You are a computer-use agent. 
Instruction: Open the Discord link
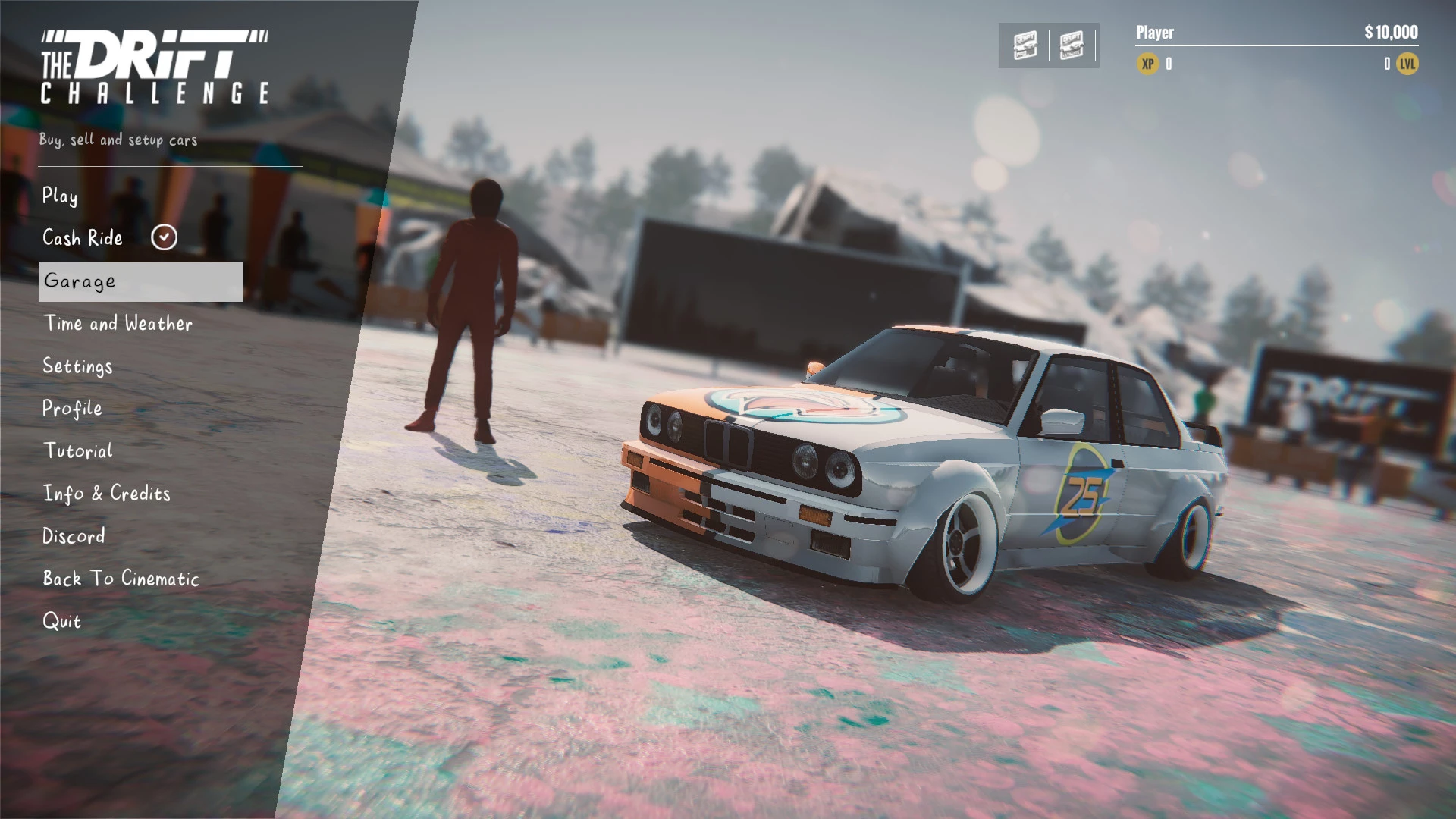74,536
